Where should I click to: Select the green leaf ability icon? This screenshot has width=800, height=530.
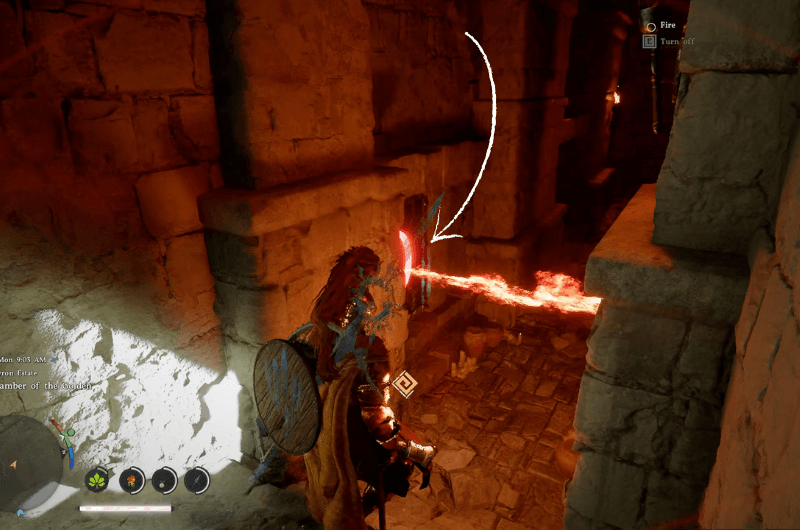click(98, 479)
